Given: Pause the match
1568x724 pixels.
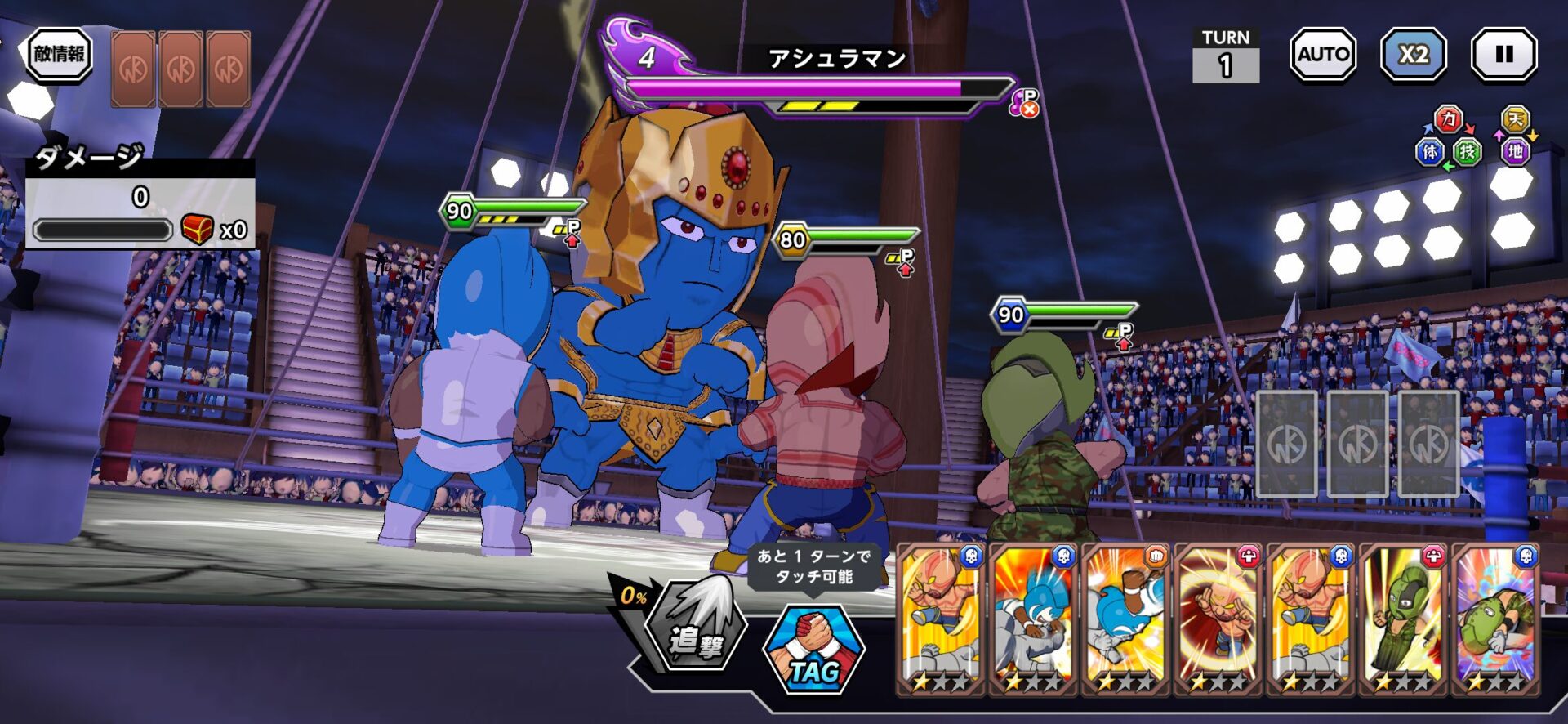Looking at the screenshot, I should (x=1503, y=55).
